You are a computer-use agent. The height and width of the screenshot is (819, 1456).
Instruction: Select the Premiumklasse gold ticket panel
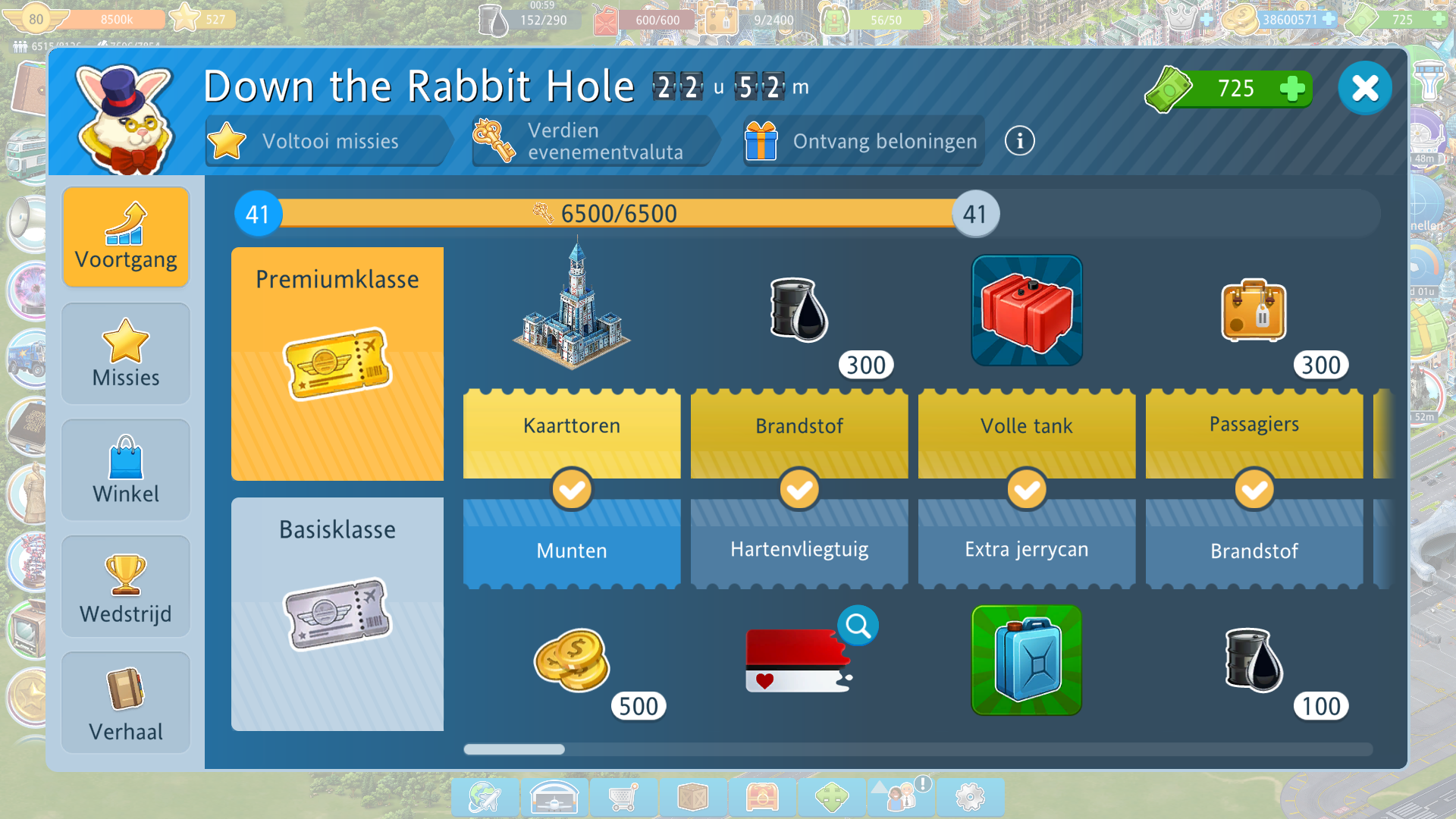(x=337, y=364)
